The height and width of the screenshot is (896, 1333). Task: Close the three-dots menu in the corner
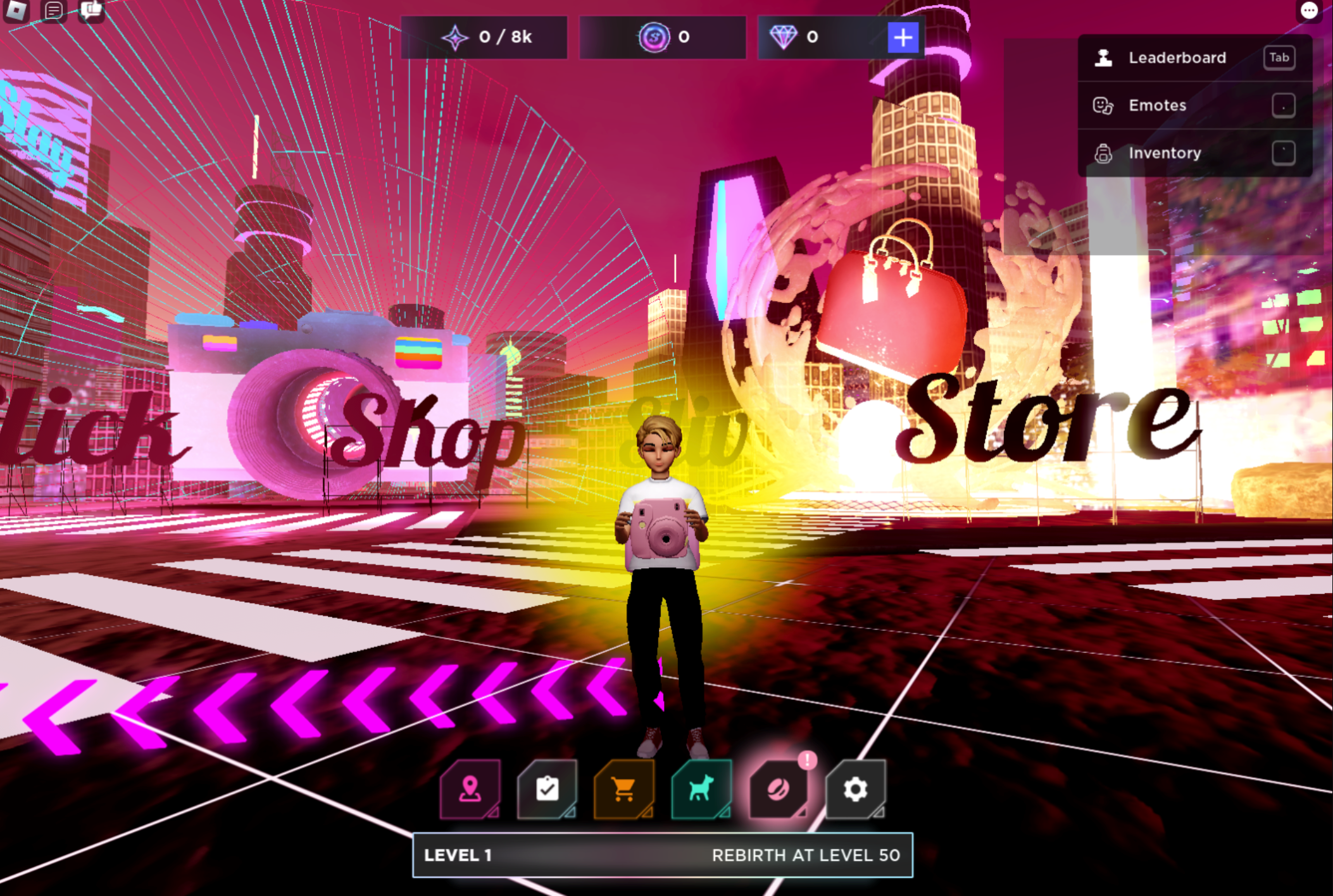pyautogui.click(x=1309, y=10)
